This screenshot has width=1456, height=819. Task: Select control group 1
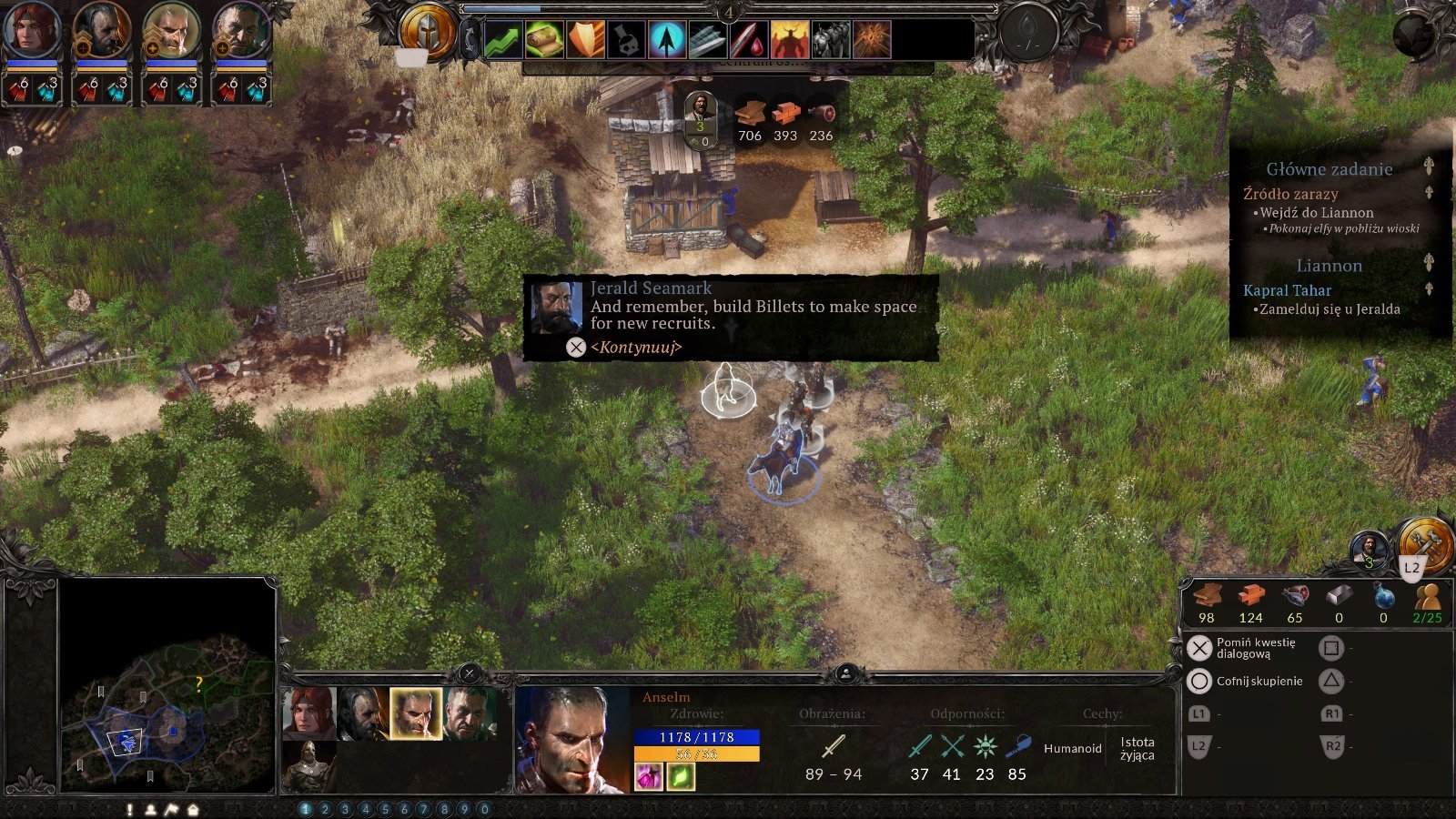coord(305,809)
